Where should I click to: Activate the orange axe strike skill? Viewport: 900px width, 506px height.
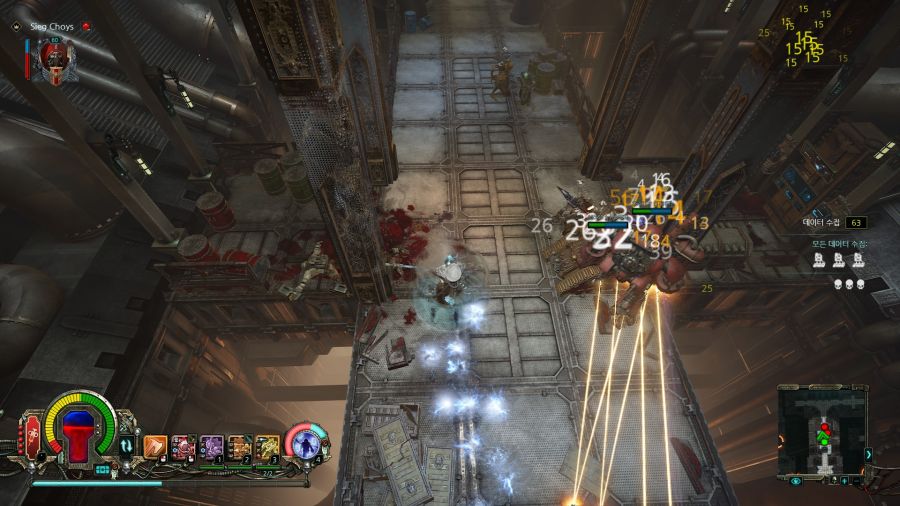[155, 446]
